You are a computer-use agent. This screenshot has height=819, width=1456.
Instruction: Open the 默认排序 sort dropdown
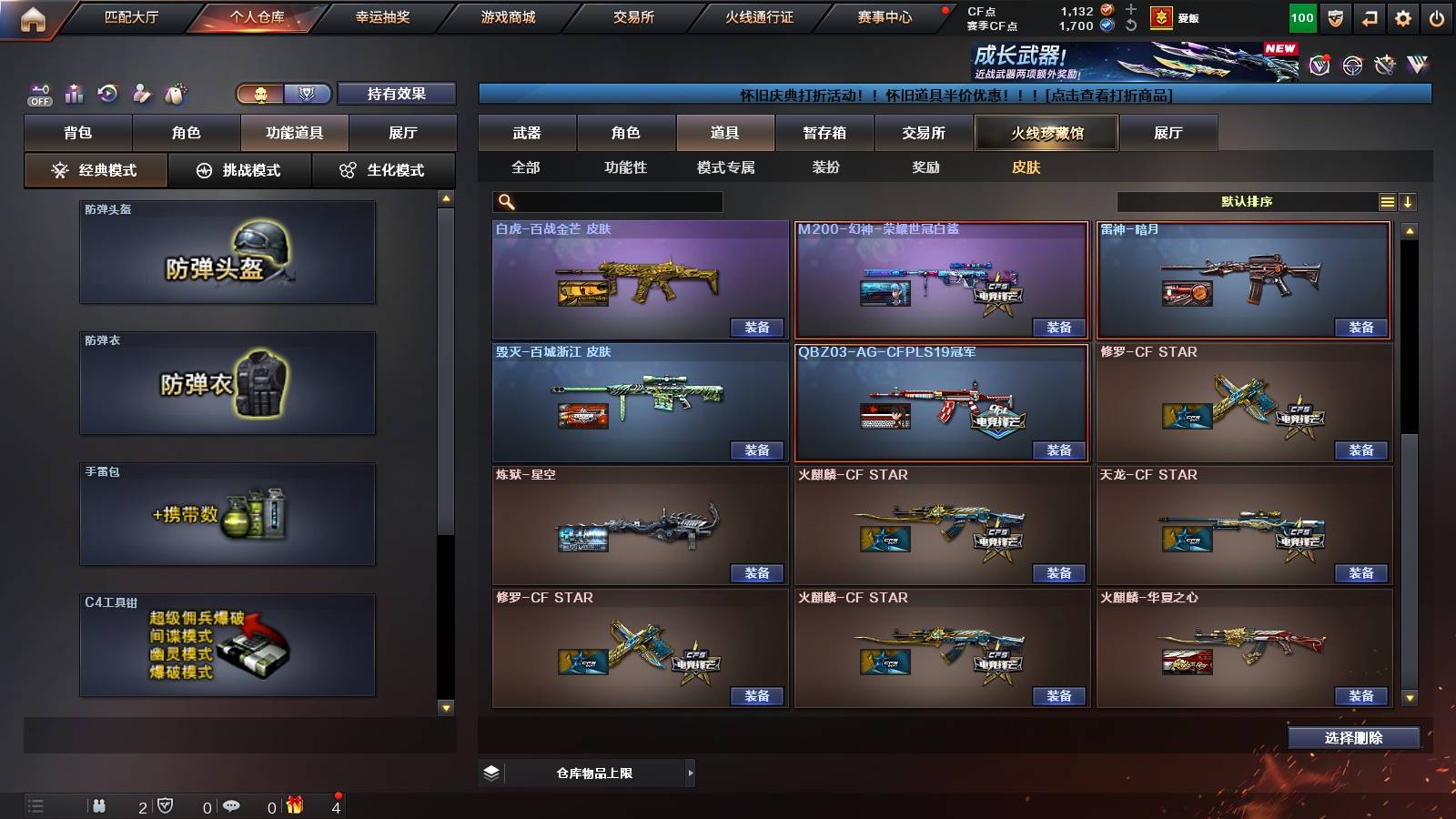(1247, 201)
